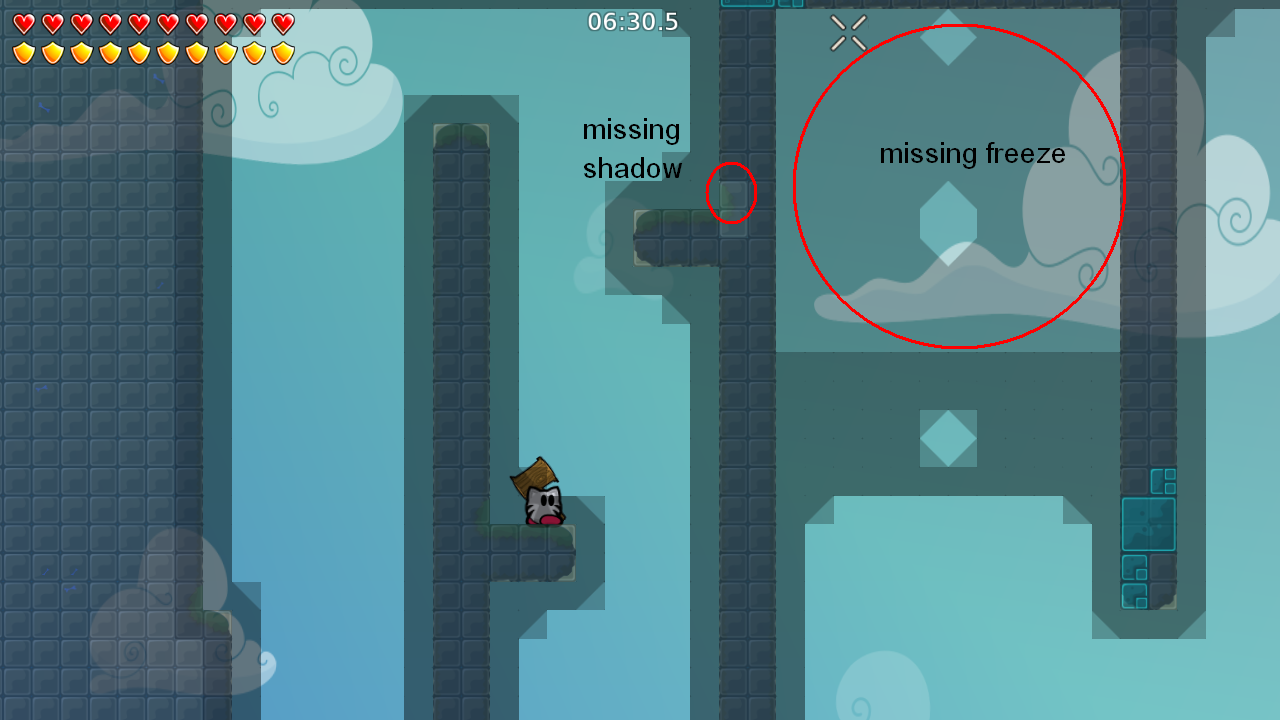Click the diamond gem below the frozen area
Viewport: 1280px width, 720px height.
click(x=947, y=437)
